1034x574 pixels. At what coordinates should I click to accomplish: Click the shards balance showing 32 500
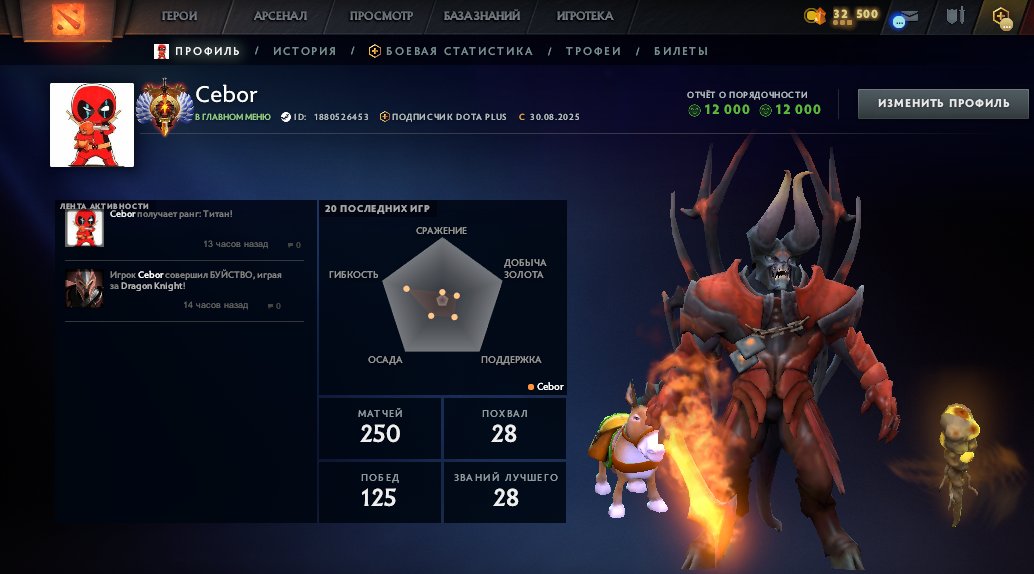(x=841, y=15)
